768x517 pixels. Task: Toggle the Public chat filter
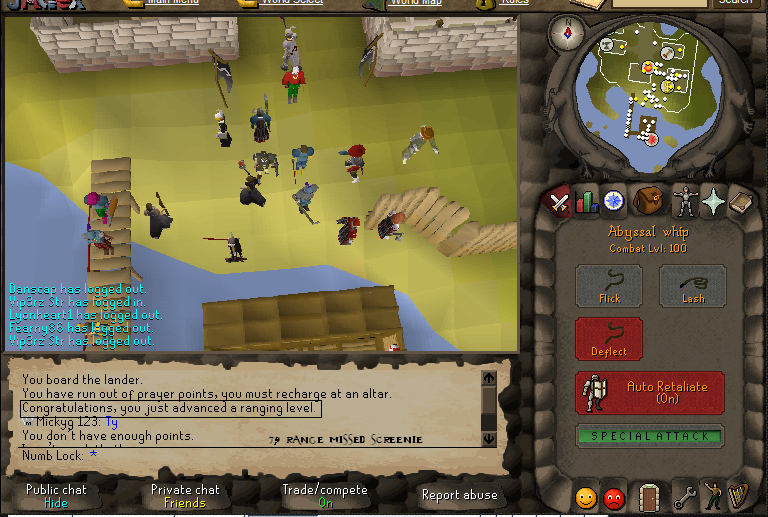tap(56, 496)
